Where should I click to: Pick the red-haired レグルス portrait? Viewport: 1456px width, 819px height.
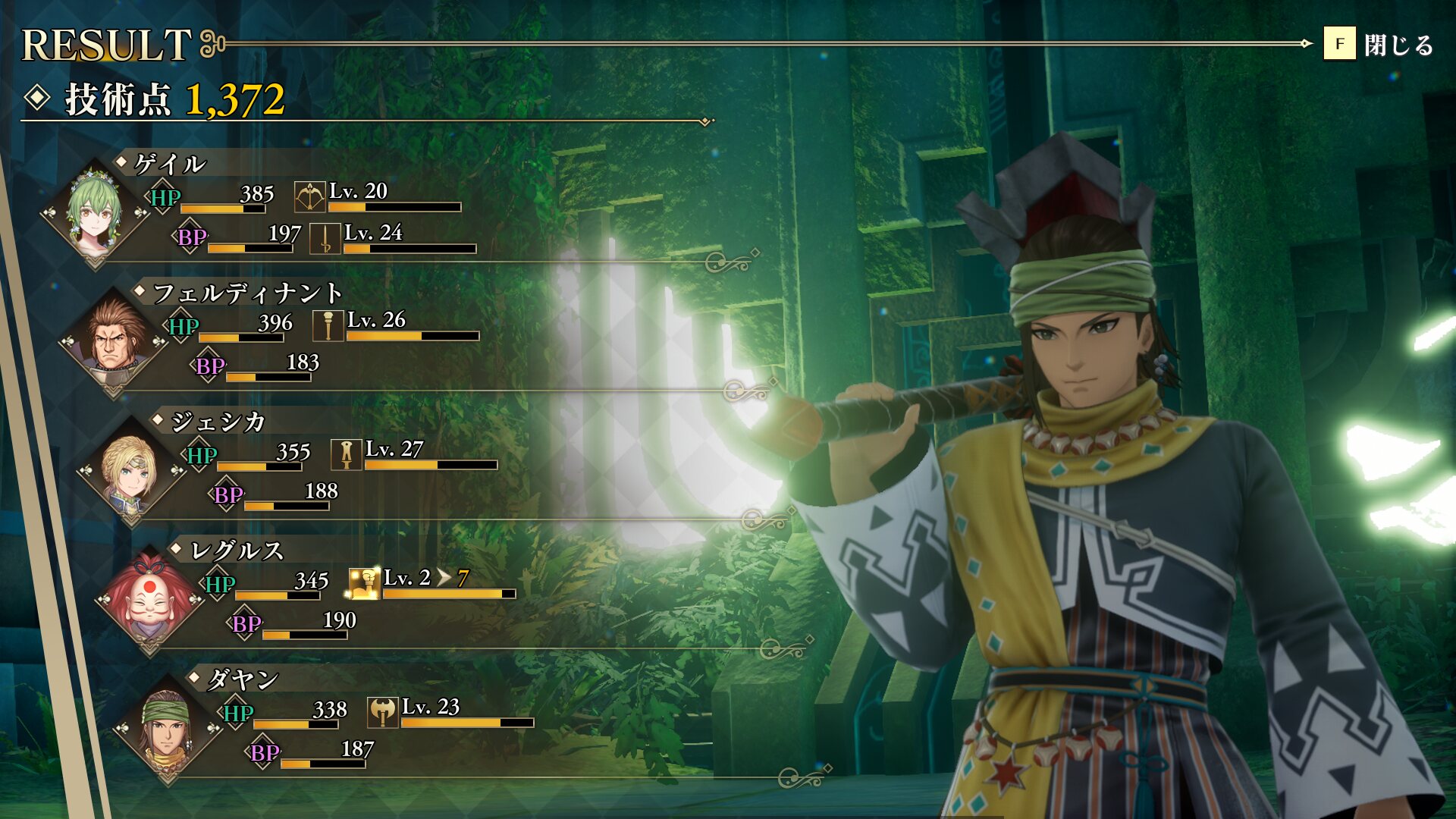[x=149, y=600]
